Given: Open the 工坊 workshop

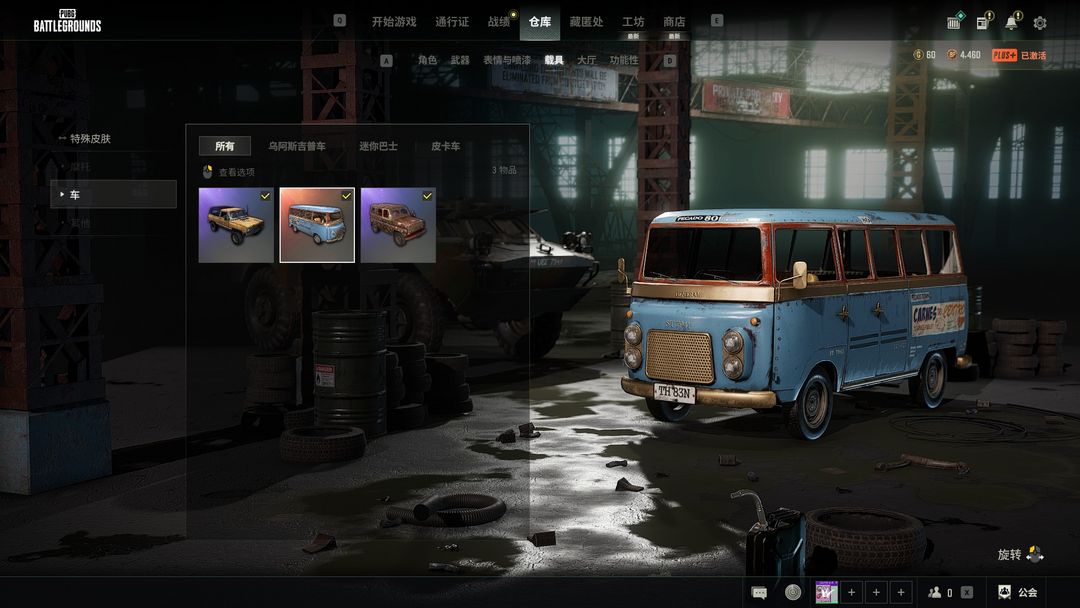Looking at the screenshot, I should pos(633,22).
